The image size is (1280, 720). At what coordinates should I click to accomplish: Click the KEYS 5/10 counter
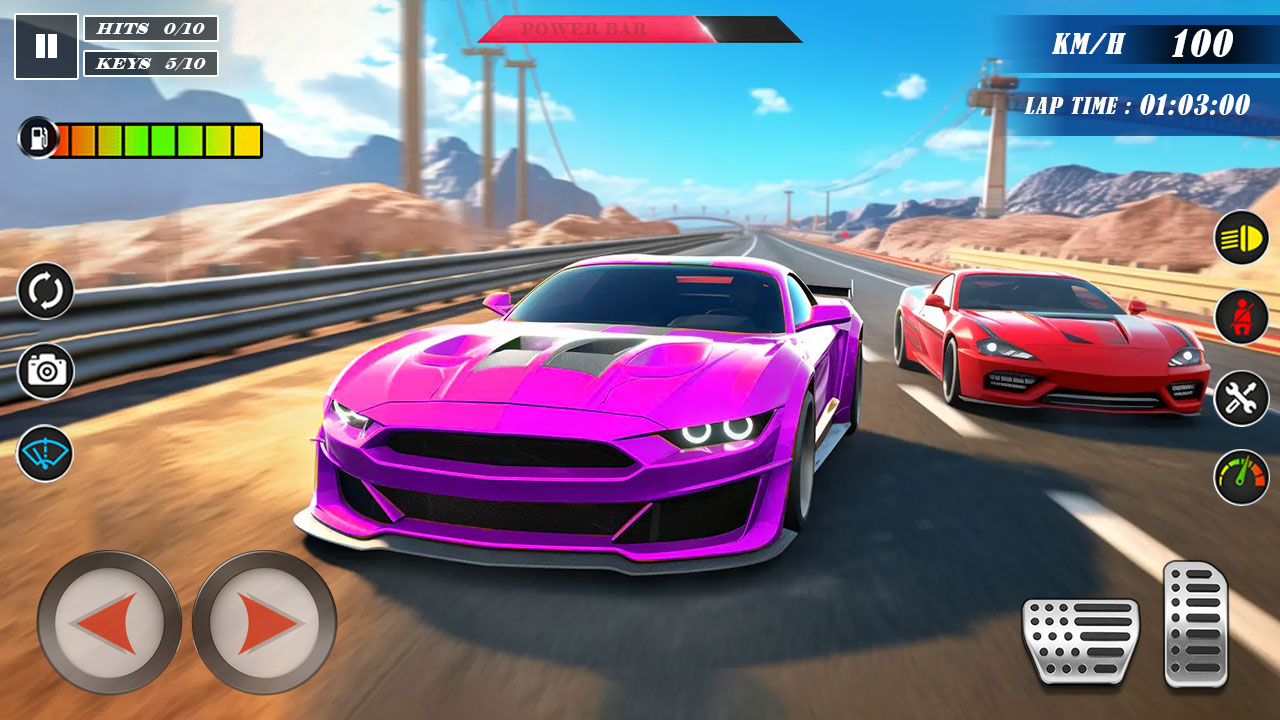(148, 65)
